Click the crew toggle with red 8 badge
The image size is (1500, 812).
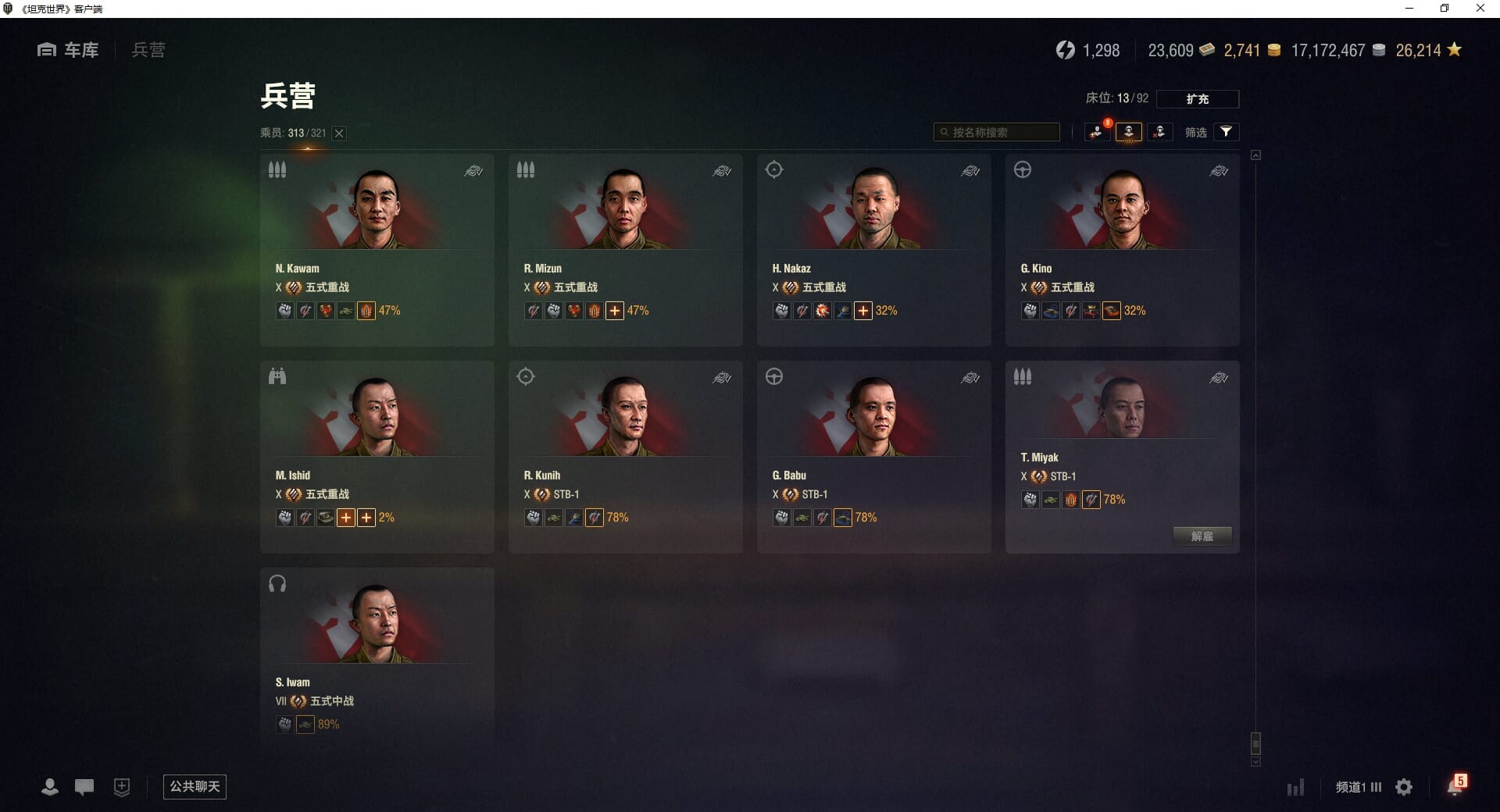[1097, 132]
